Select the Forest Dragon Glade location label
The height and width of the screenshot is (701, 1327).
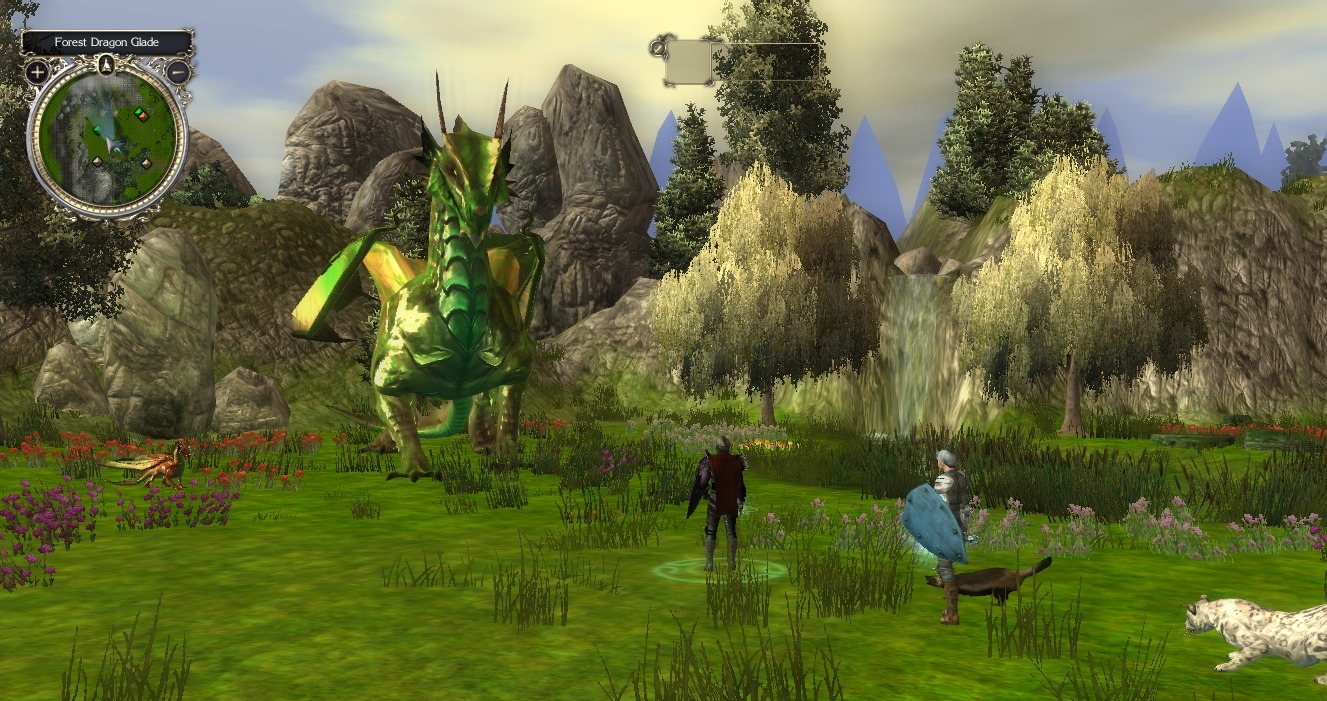106,43
